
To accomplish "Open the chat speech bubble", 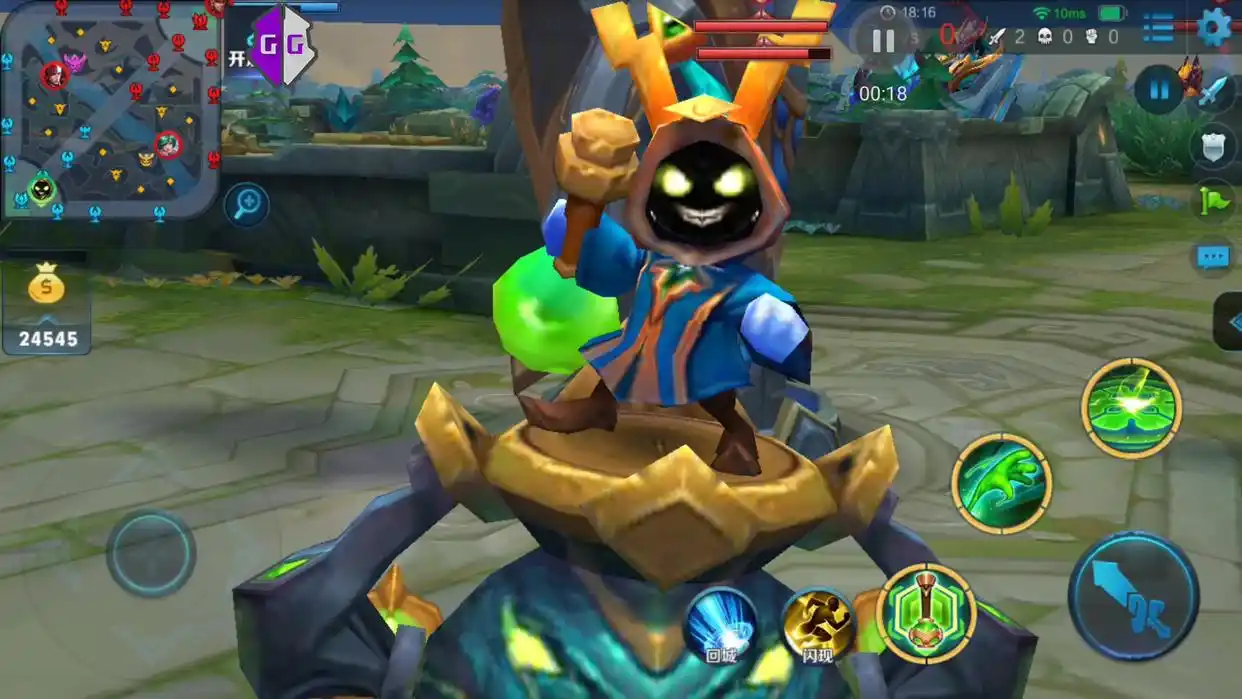I will (1213, 257).
